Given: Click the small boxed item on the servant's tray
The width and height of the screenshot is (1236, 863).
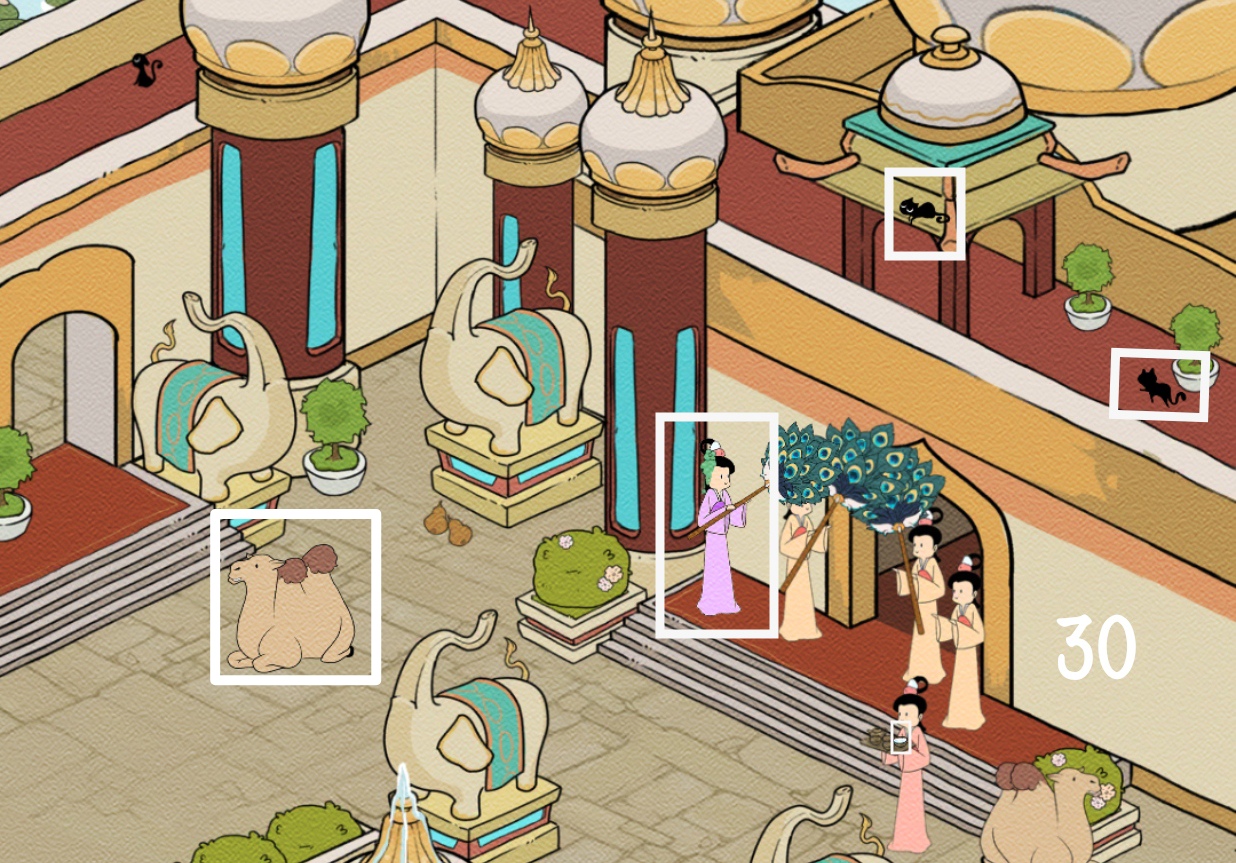Looking at the screenshot, I should point(900,738).
